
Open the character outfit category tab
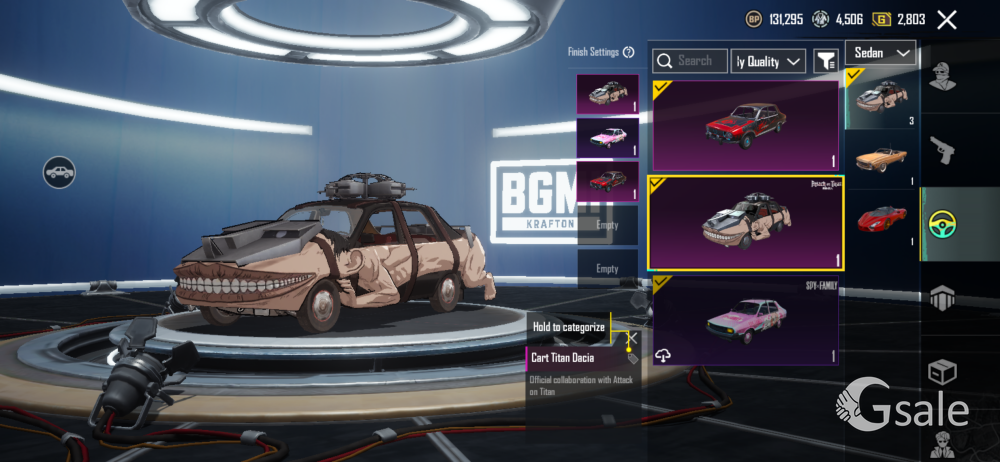(x=943, y=78)
